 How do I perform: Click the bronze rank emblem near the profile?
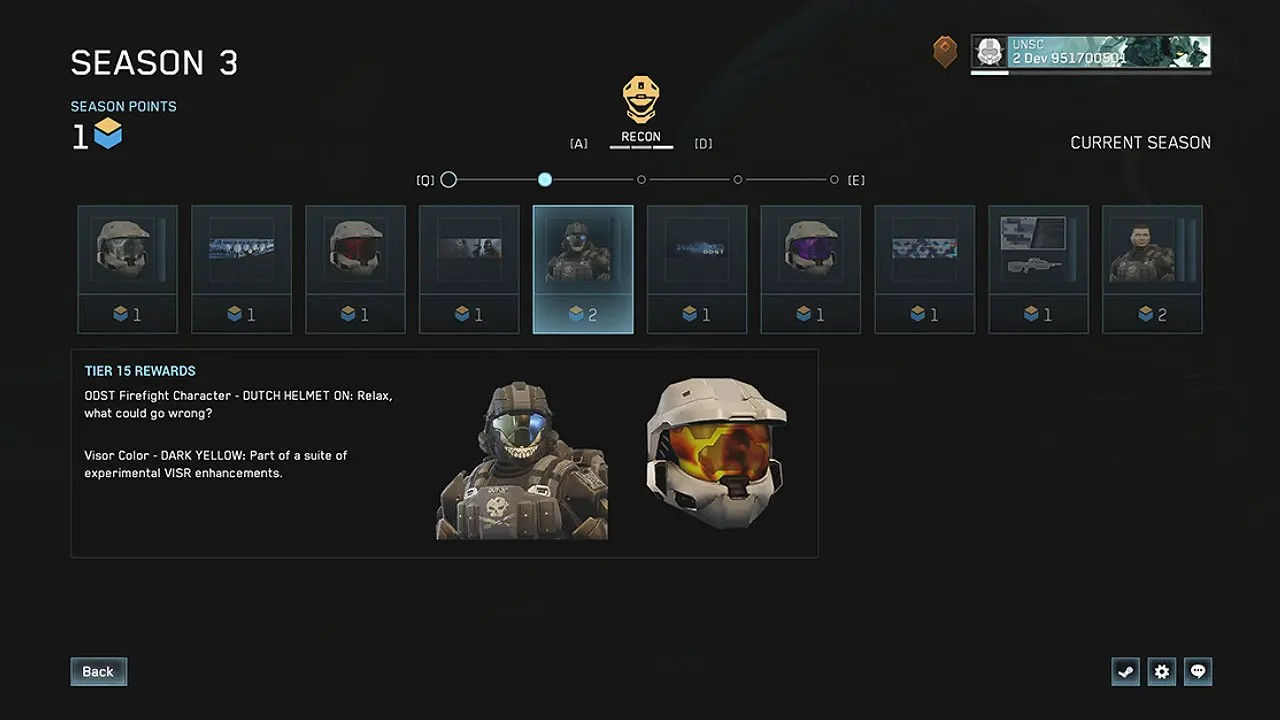click(944, 51)
